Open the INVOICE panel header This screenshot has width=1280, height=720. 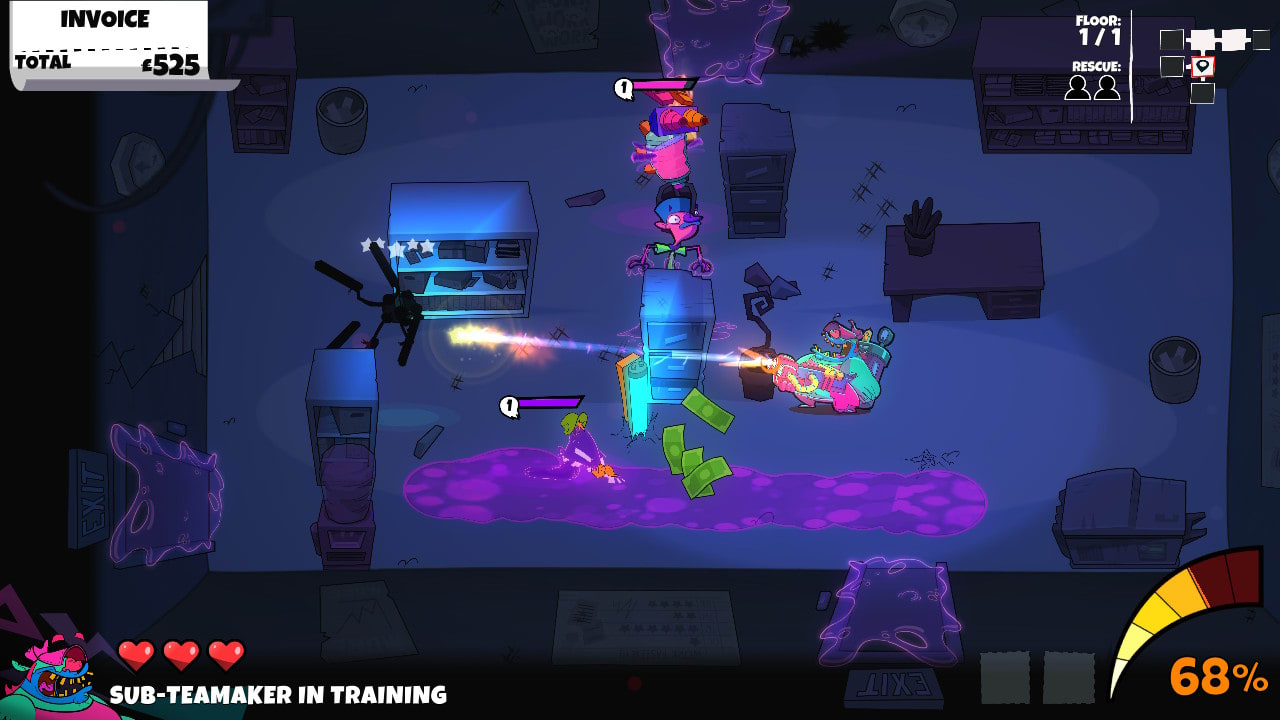(103, 18)
